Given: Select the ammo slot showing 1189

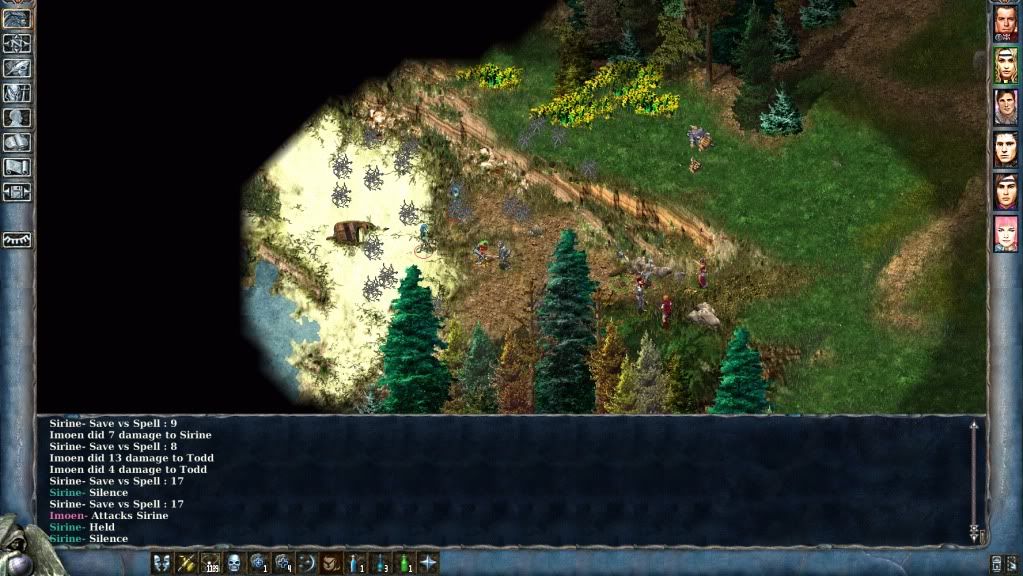Looking at the screenshot, I should pyautogui.click(x=210, y=562).
